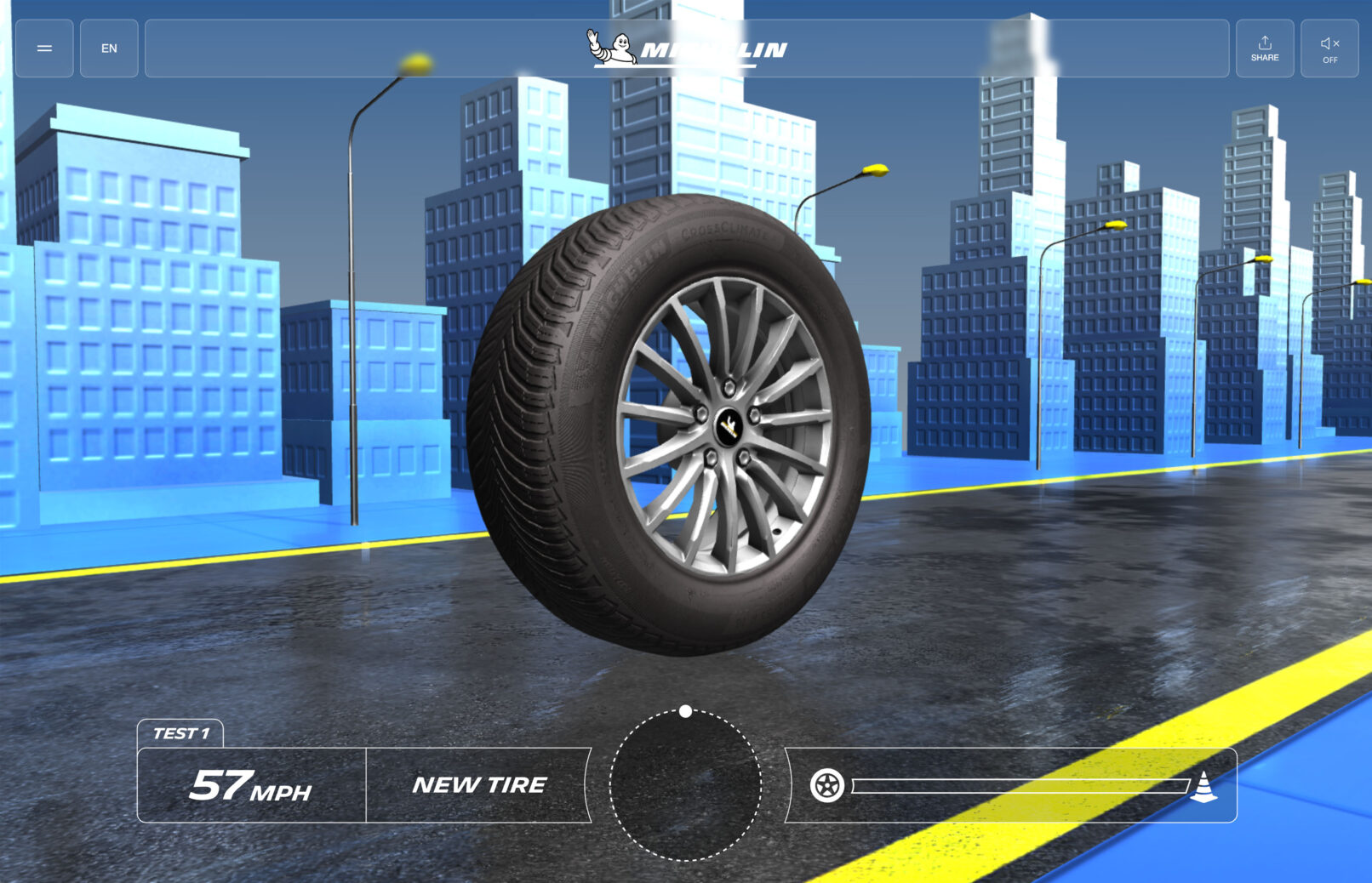The image size is (1372, 883).
Task: Click the dashed circular dial control
Action: (x=686, y=785)
